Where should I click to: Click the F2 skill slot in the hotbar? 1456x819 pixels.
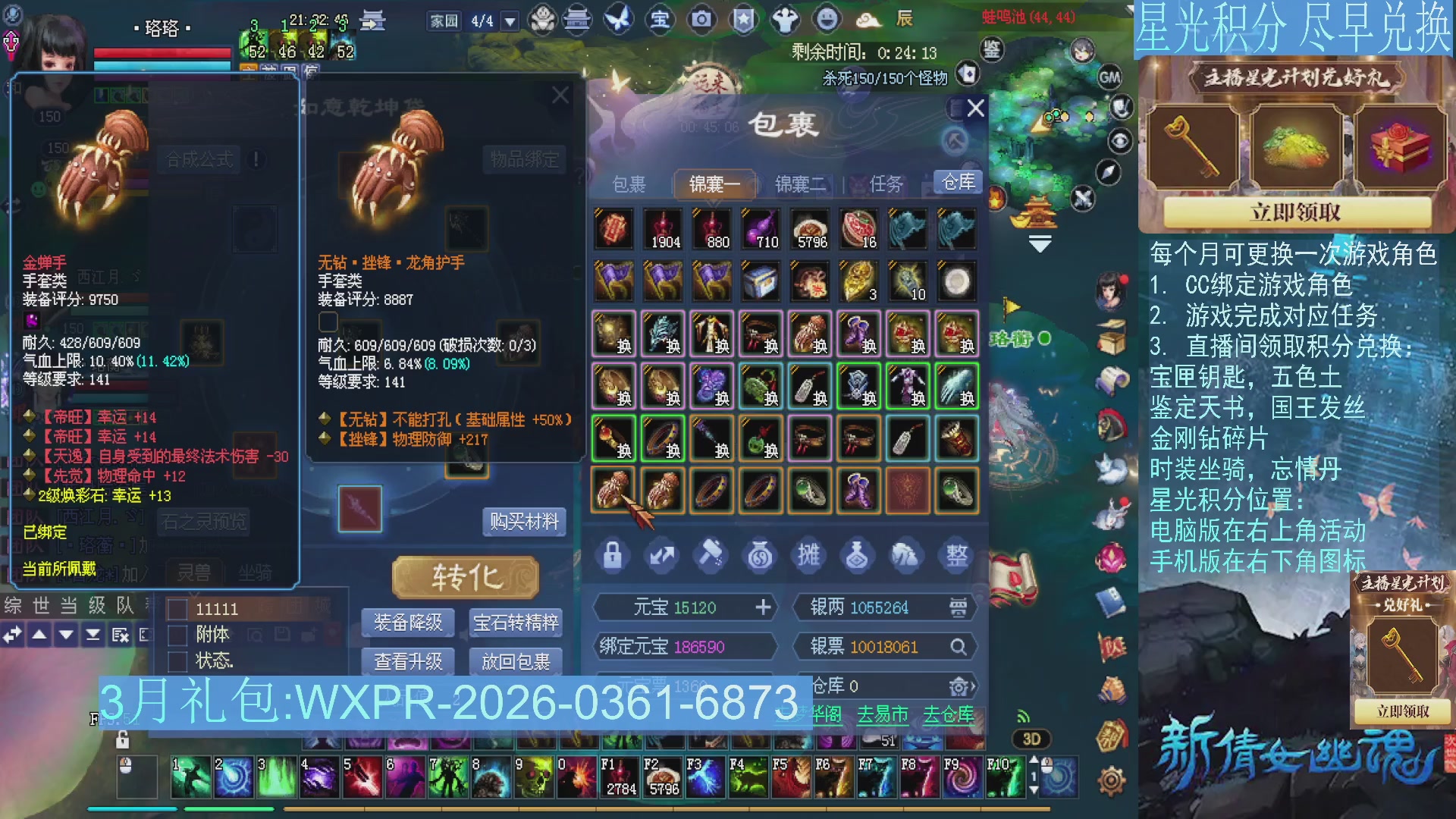click(661, 775)
